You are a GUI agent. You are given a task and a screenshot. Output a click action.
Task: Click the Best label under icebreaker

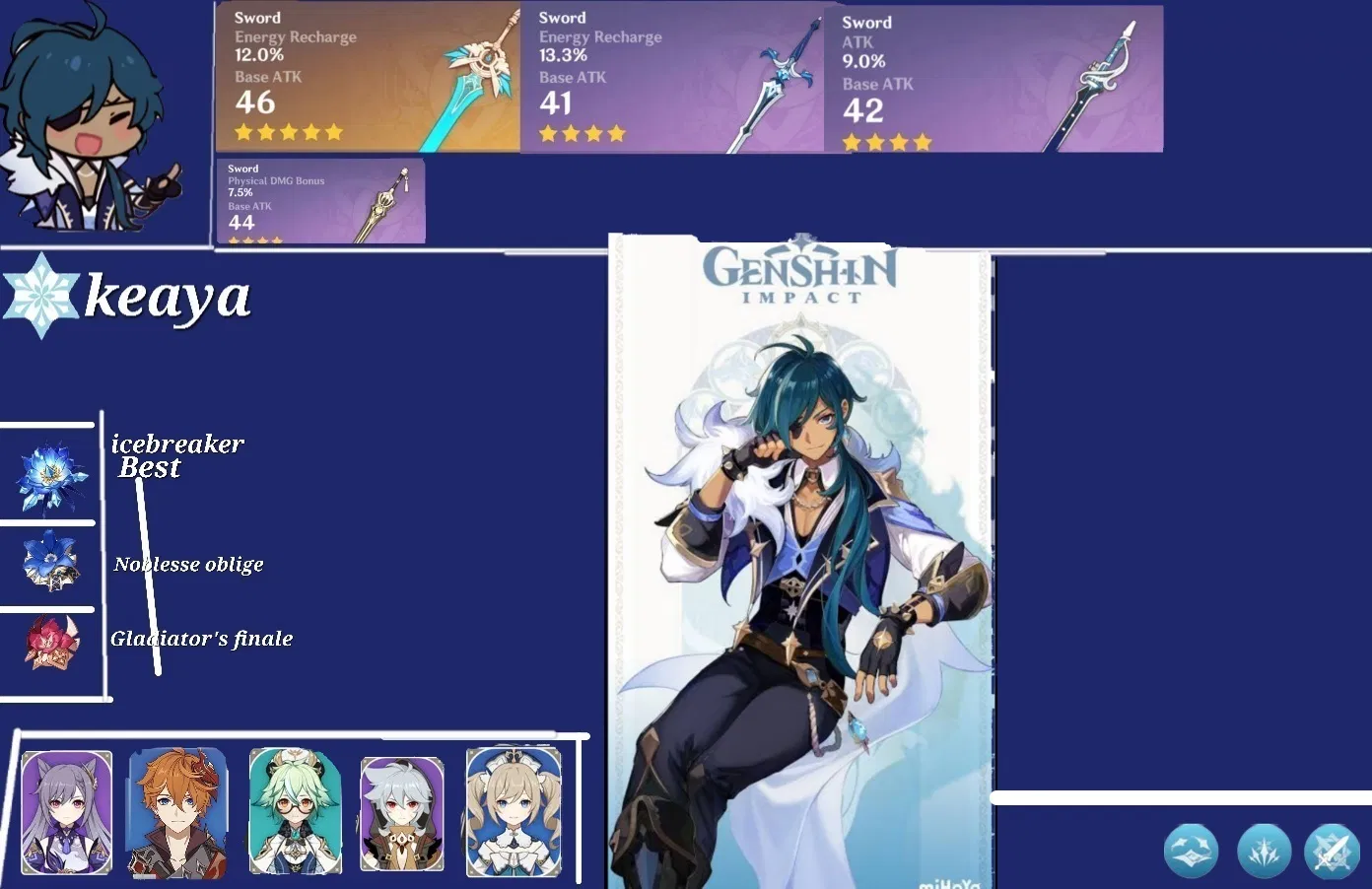[148, 467]
